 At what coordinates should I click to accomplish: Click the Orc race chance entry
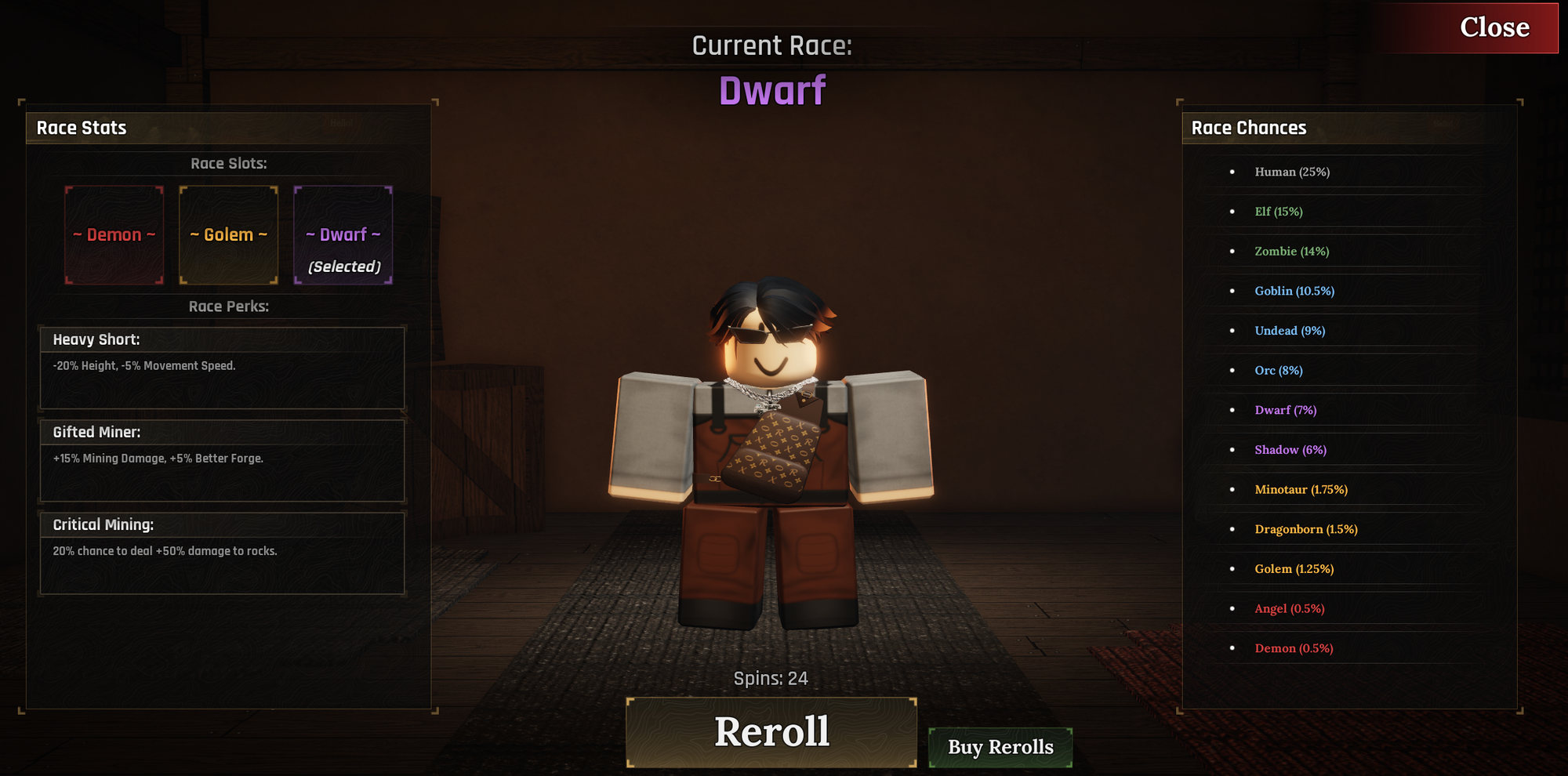tap(1279, 371)
